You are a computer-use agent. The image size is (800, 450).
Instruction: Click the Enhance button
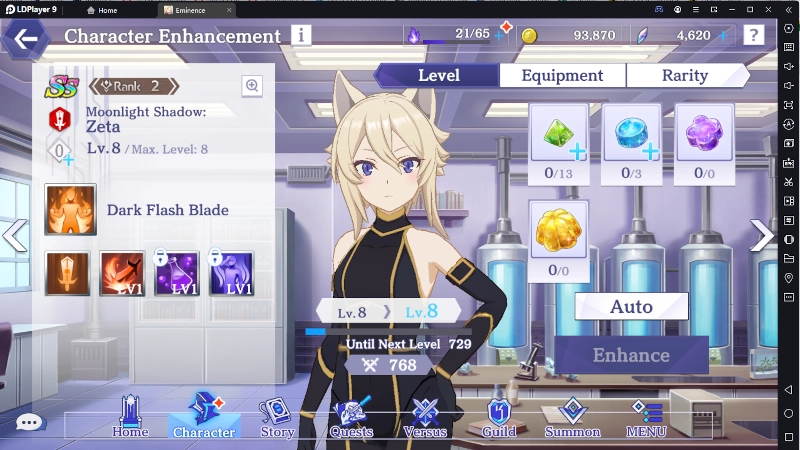point(631,355)
